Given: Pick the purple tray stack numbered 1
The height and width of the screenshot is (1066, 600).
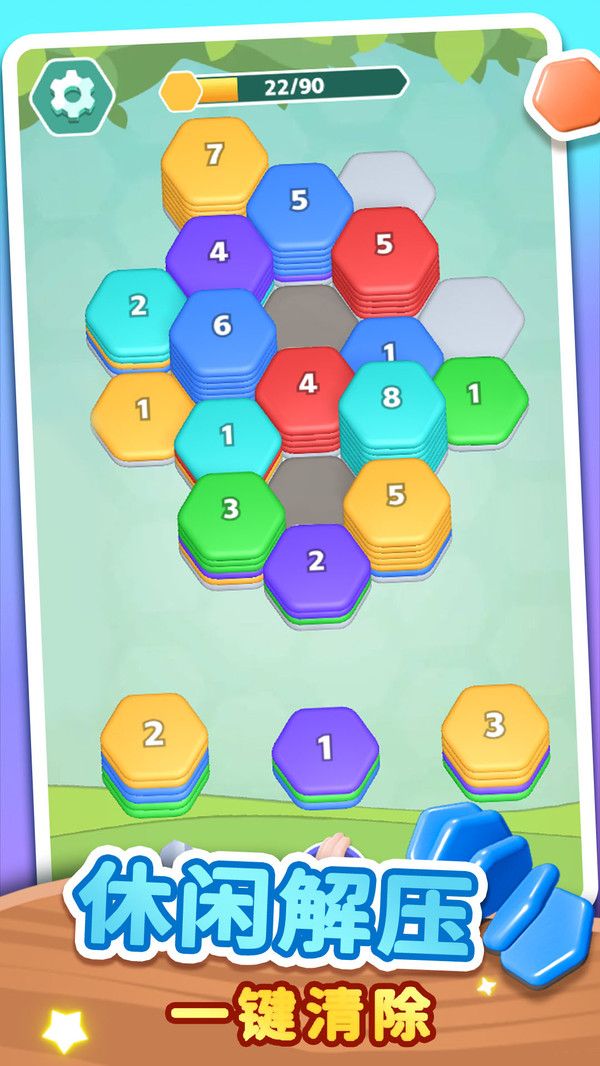Looking at the screenshot, I should click(325, 747).
